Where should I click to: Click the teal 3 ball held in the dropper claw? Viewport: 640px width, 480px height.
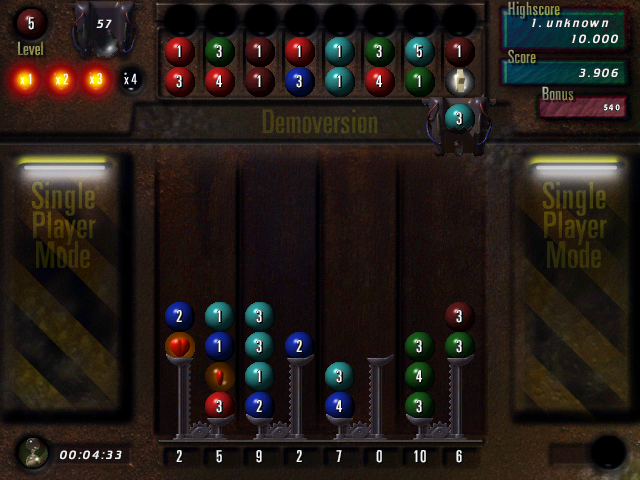pos(459,117)
